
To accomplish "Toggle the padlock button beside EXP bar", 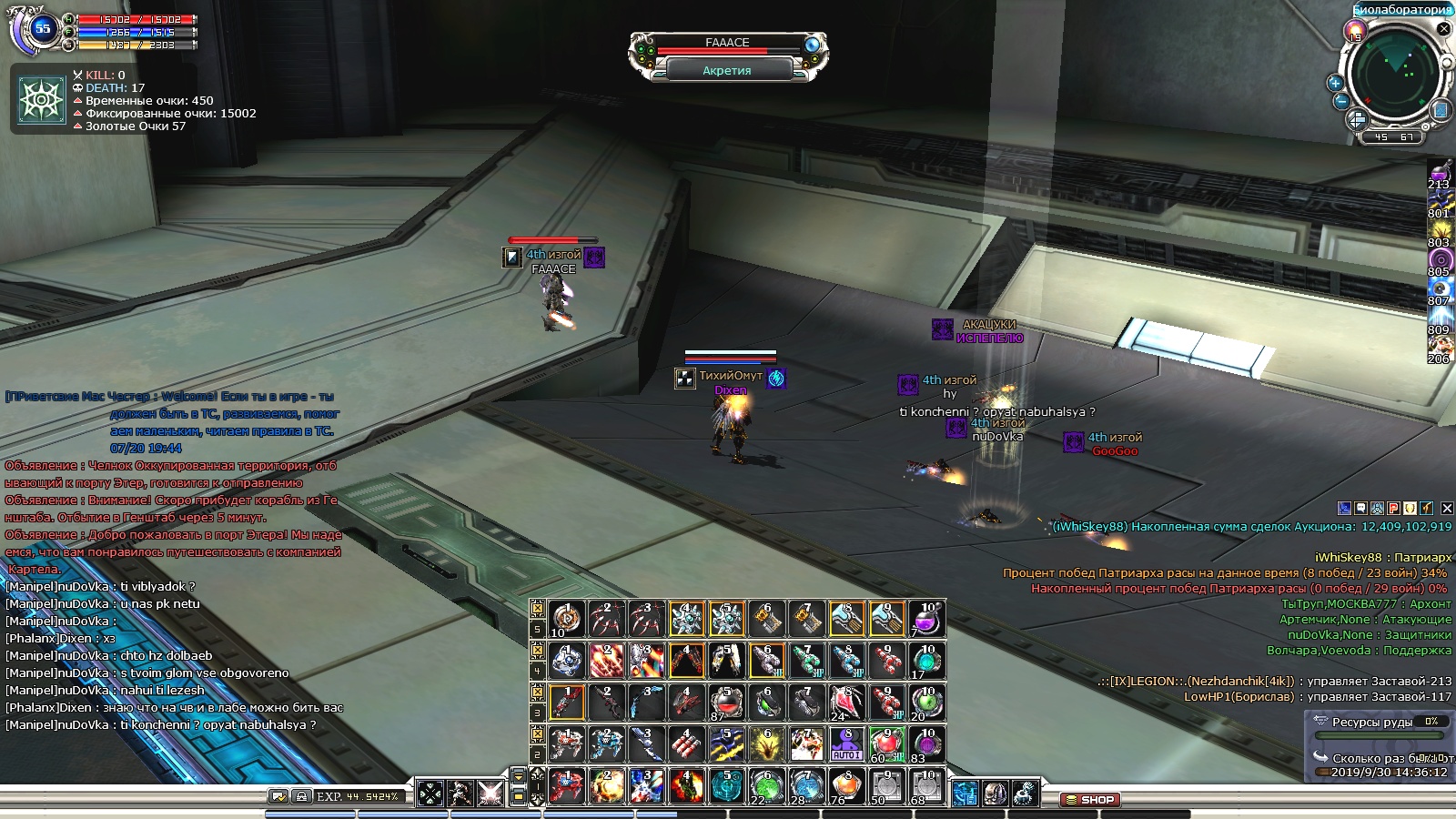I will click(x=301, y=796).
